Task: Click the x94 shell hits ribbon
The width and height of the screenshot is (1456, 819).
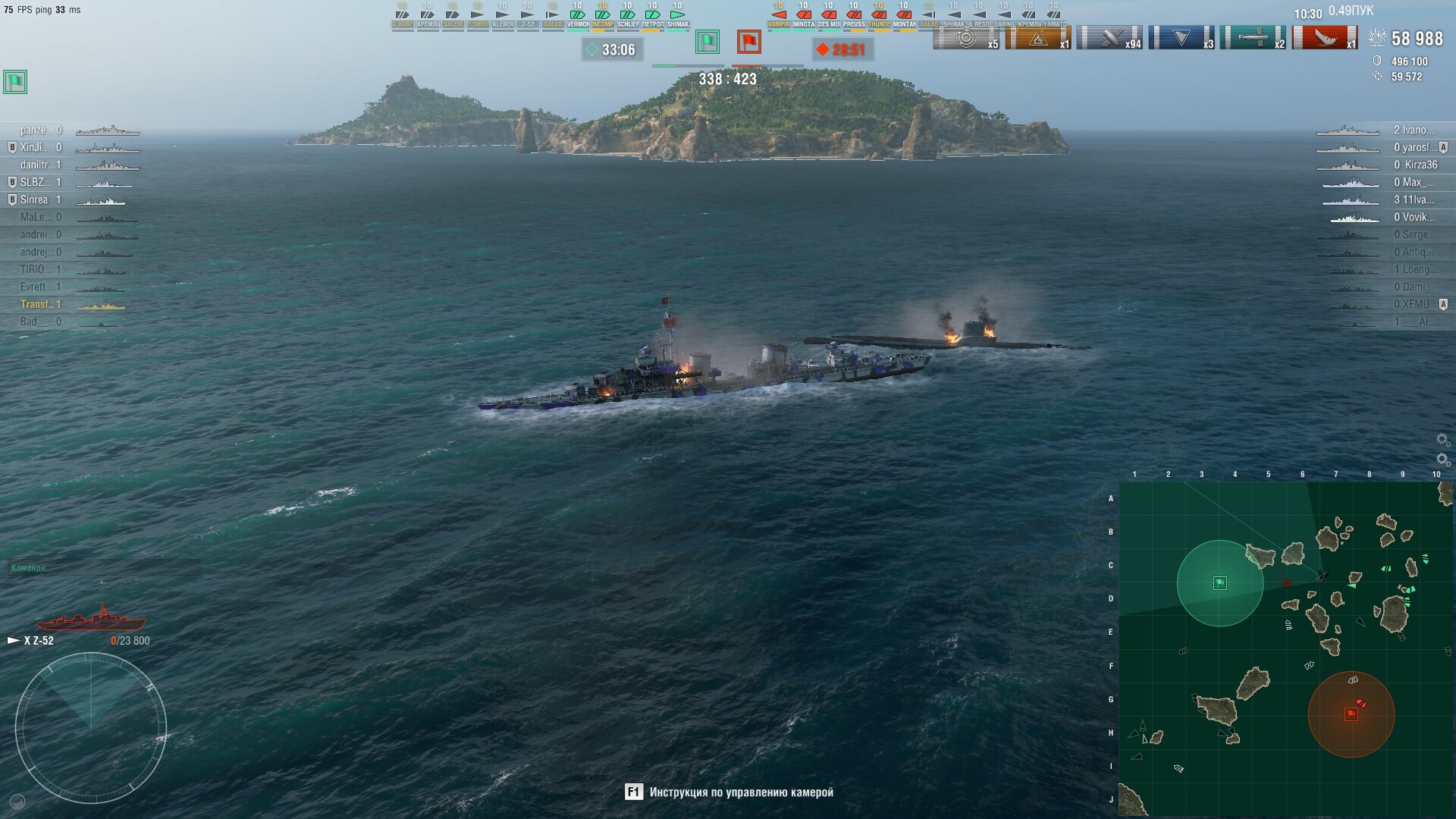Action: tap(1110, 38)
